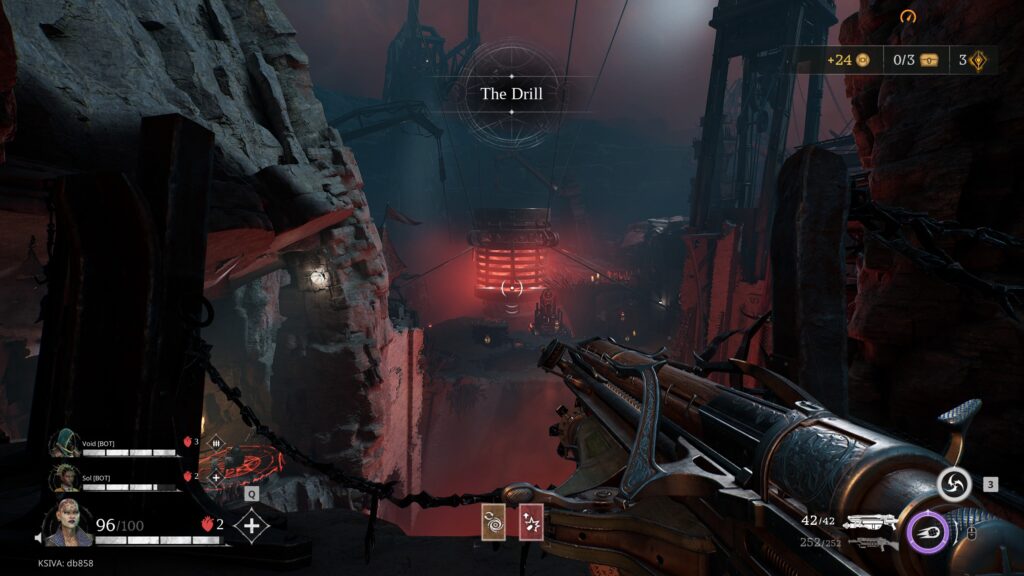The height and width of the screenshot is (576, 1024).
Task: Trigger the triple-swirl ability icon
Action: pos(953,486)
